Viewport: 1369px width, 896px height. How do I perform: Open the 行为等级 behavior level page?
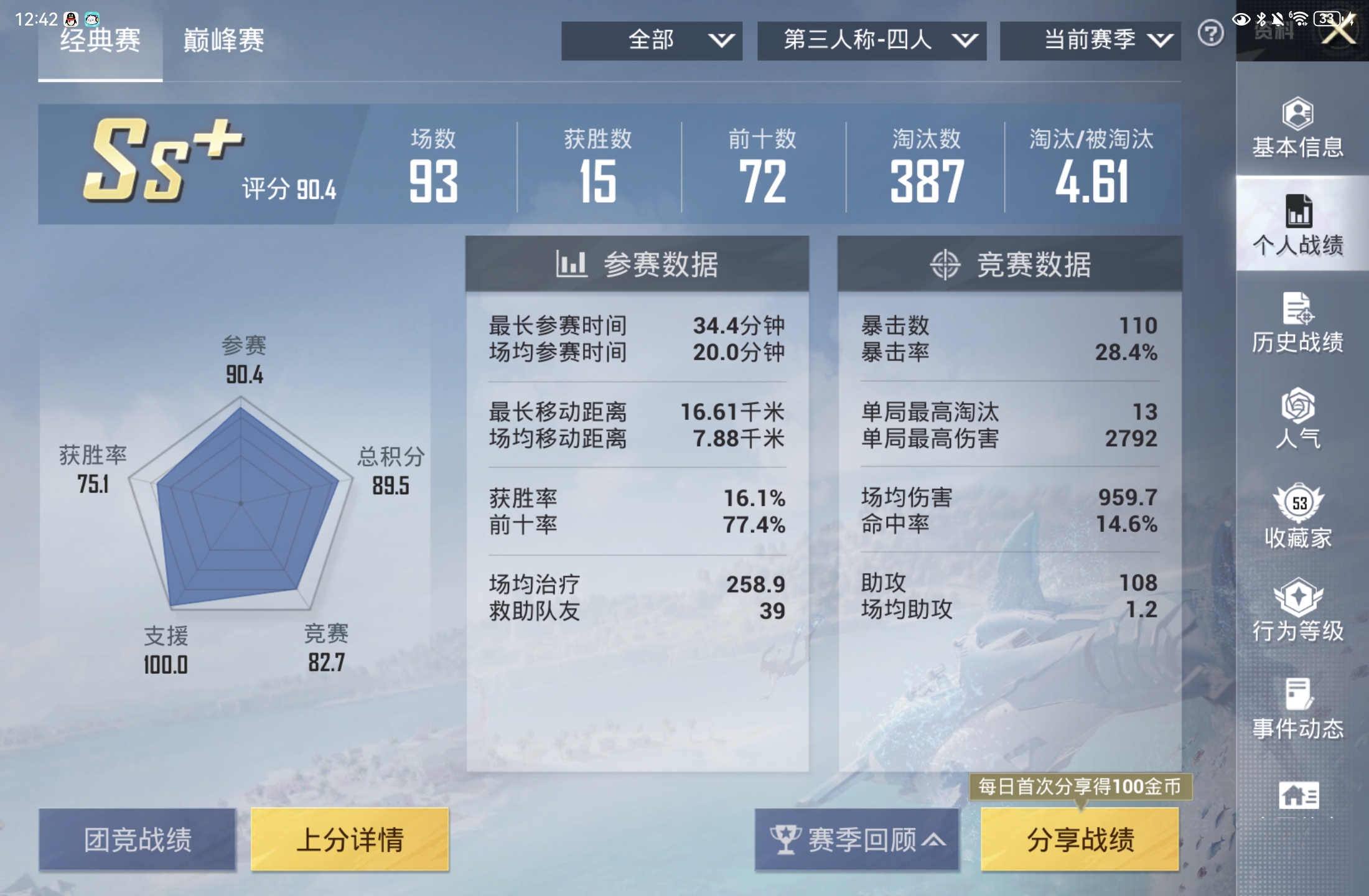[1298, 611]
